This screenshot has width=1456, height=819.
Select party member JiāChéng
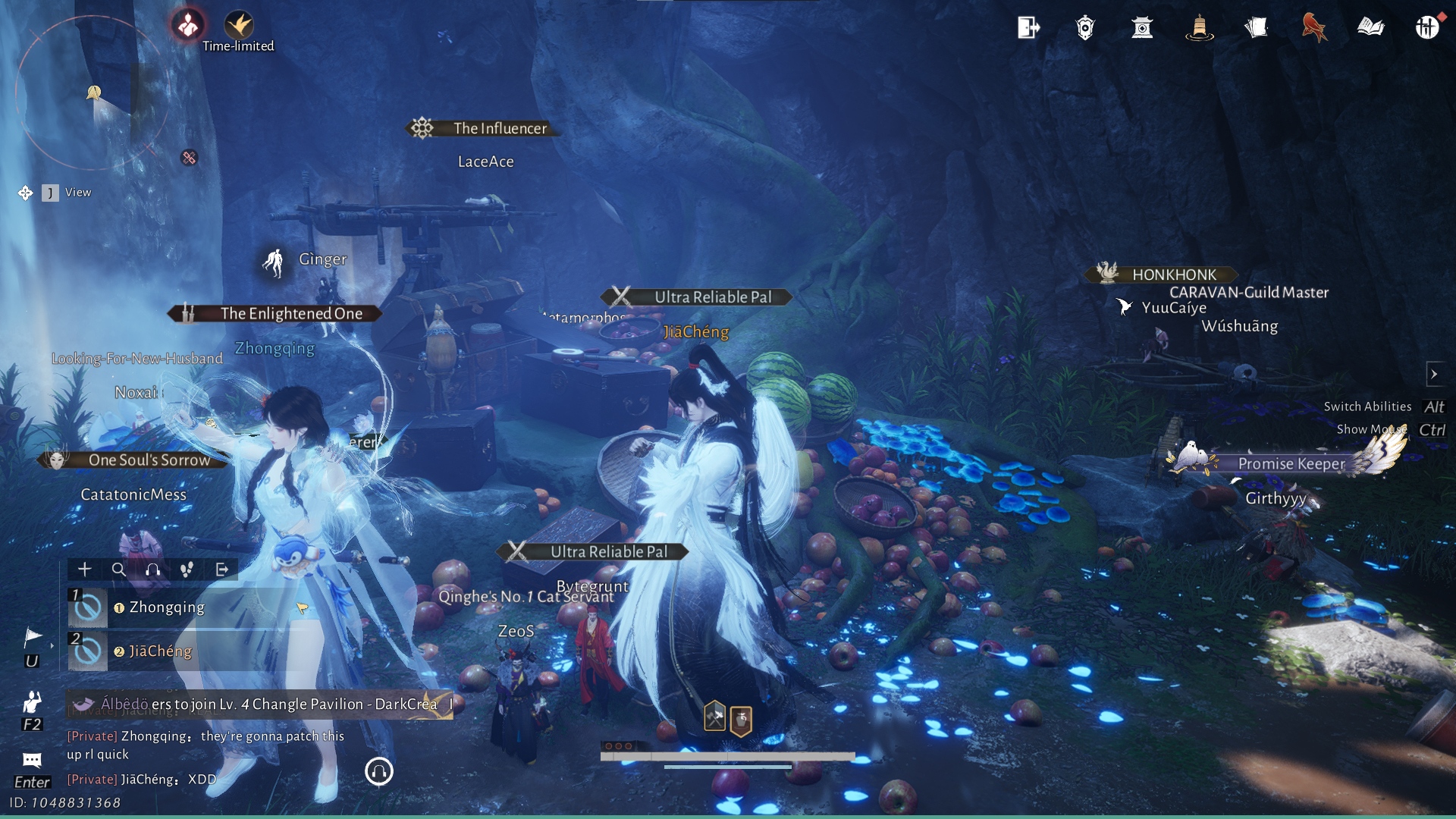(160, 651)
